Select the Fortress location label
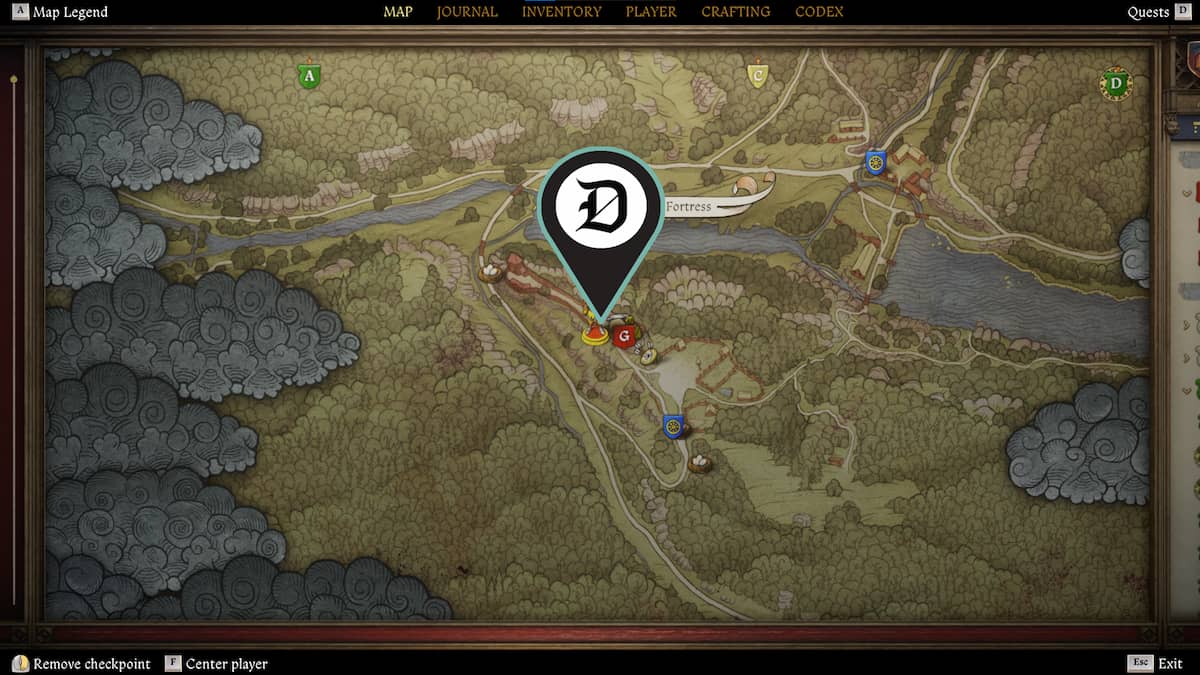The image size is (1200, 675). coord(689,207)
